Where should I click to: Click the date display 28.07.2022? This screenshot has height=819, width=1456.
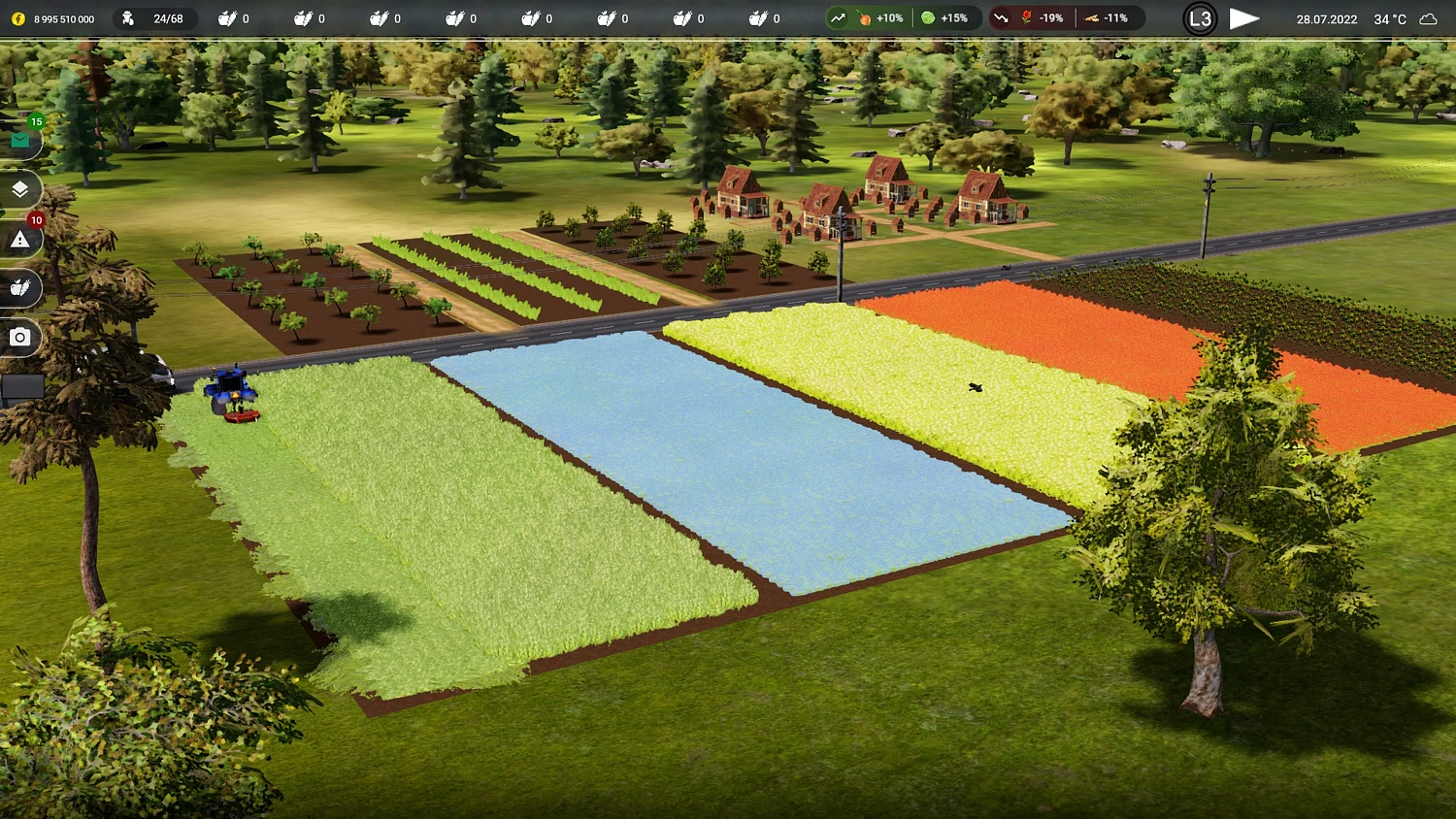pos(1326,17)
